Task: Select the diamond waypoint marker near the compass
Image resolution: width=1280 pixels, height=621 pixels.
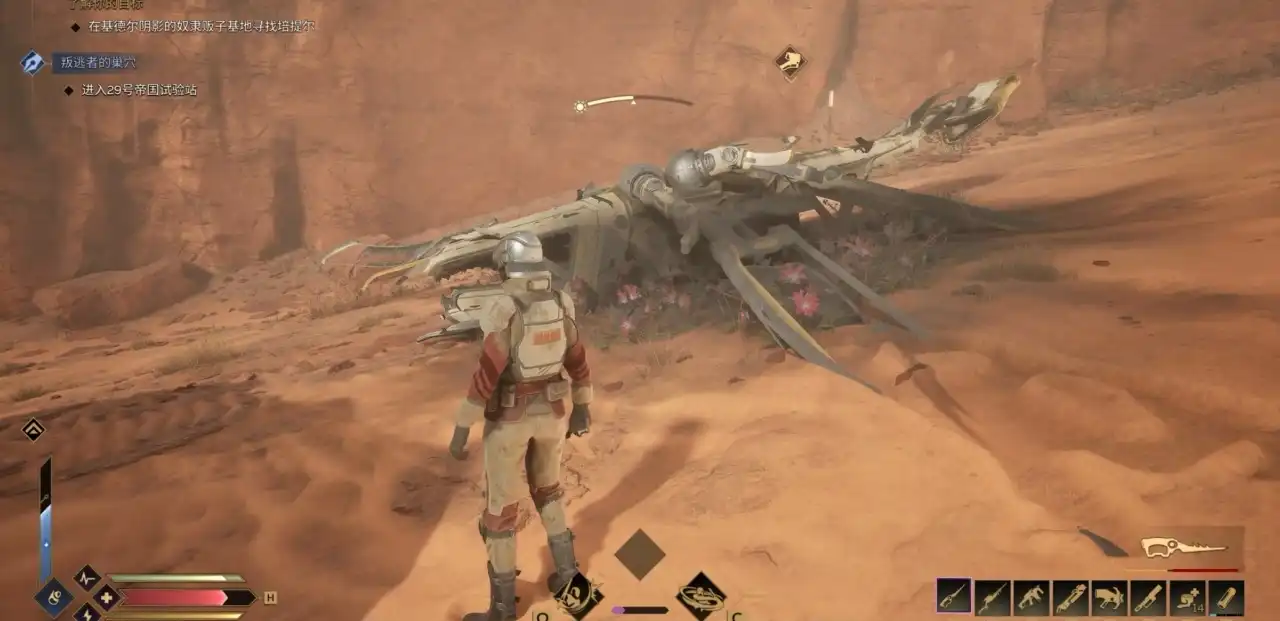Action: (790, 62)
